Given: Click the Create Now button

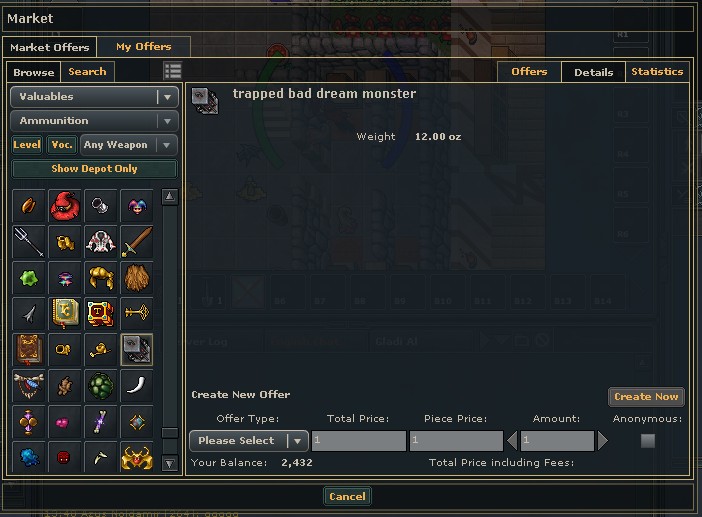Looking at the screenshot, I should click(646, 397).
